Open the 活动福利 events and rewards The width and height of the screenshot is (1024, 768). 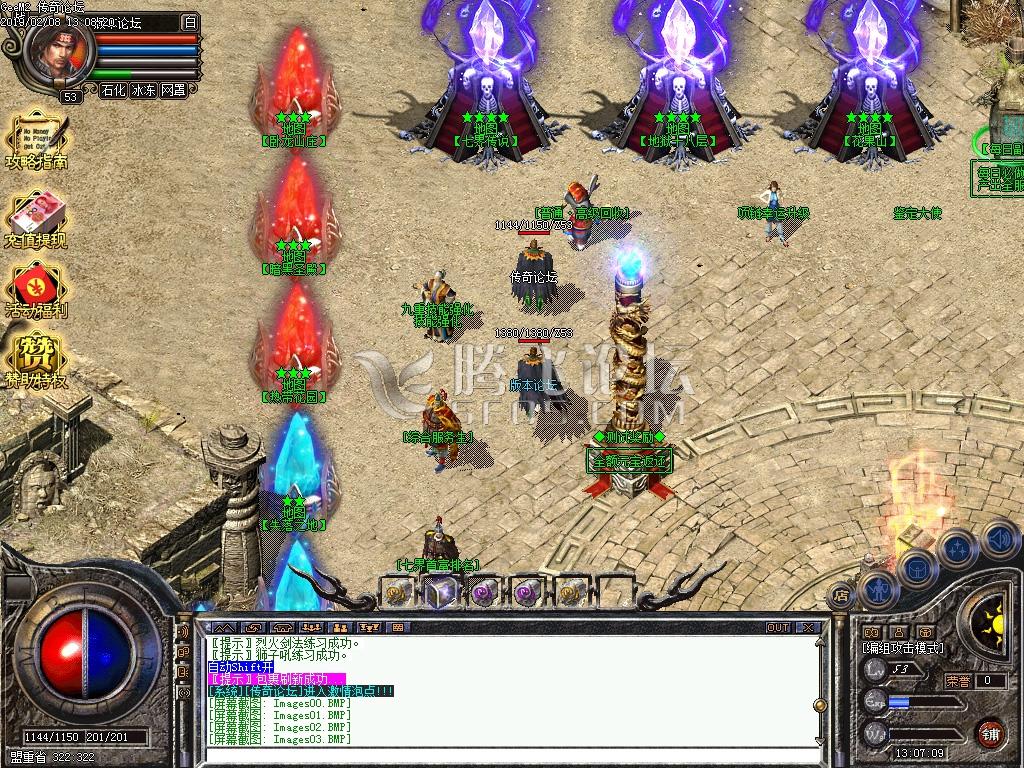click(x=36, y=288)
